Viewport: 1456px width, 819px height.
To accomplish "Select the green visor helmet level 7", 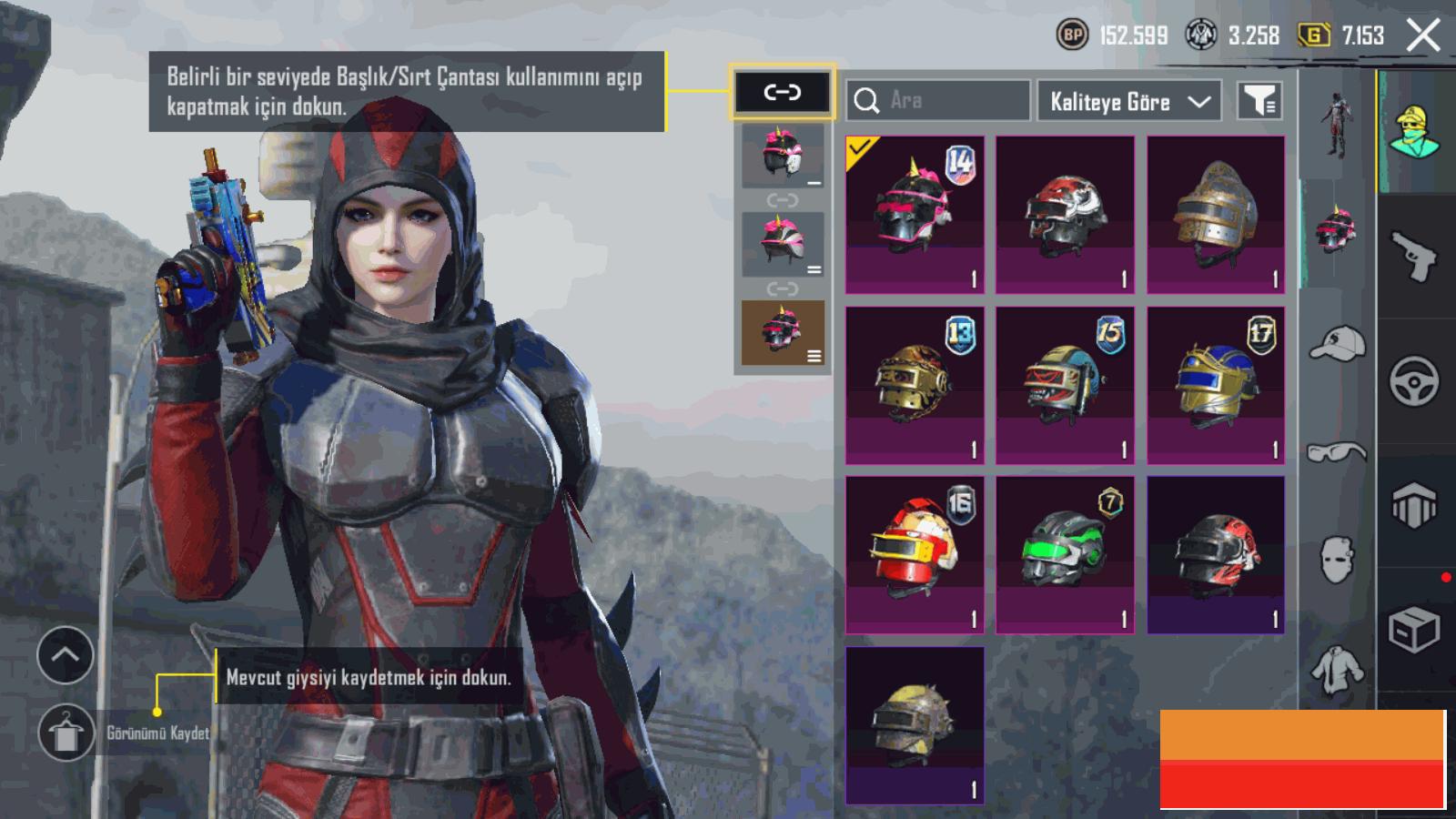I will 1065,554.
